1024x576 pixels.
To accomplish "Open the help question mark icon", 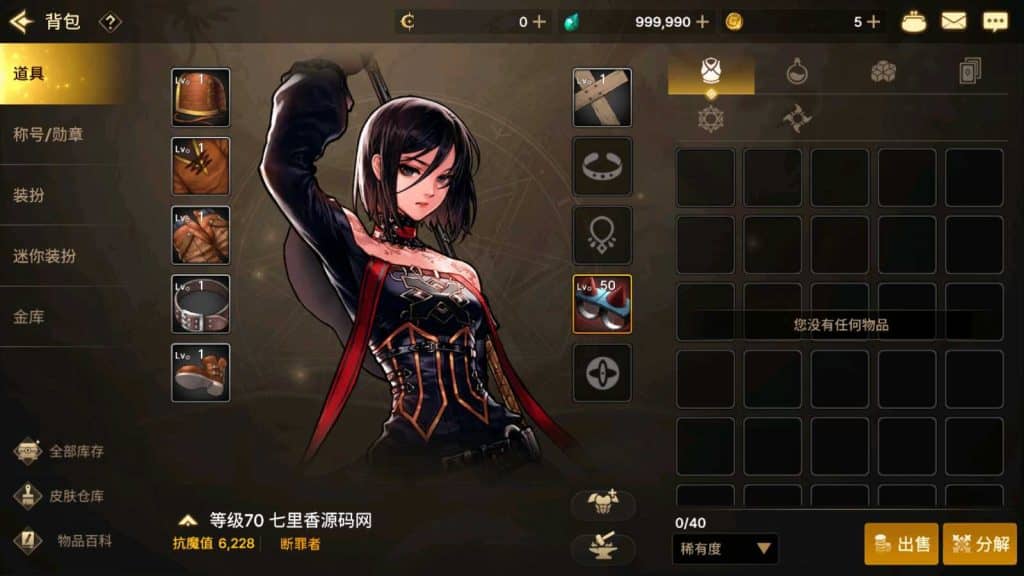I will 110,22.
